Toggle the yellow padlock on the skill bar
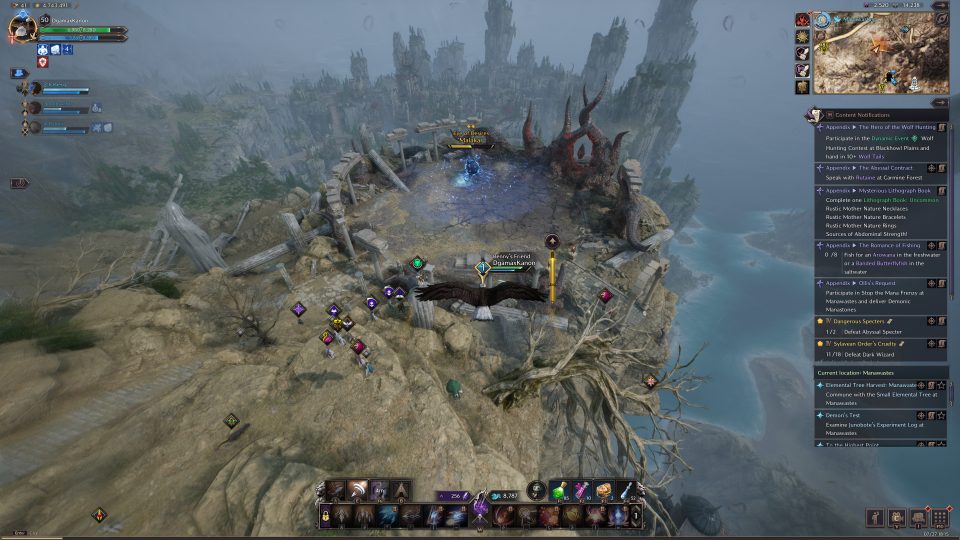960x540 pixels. [325, 515]
